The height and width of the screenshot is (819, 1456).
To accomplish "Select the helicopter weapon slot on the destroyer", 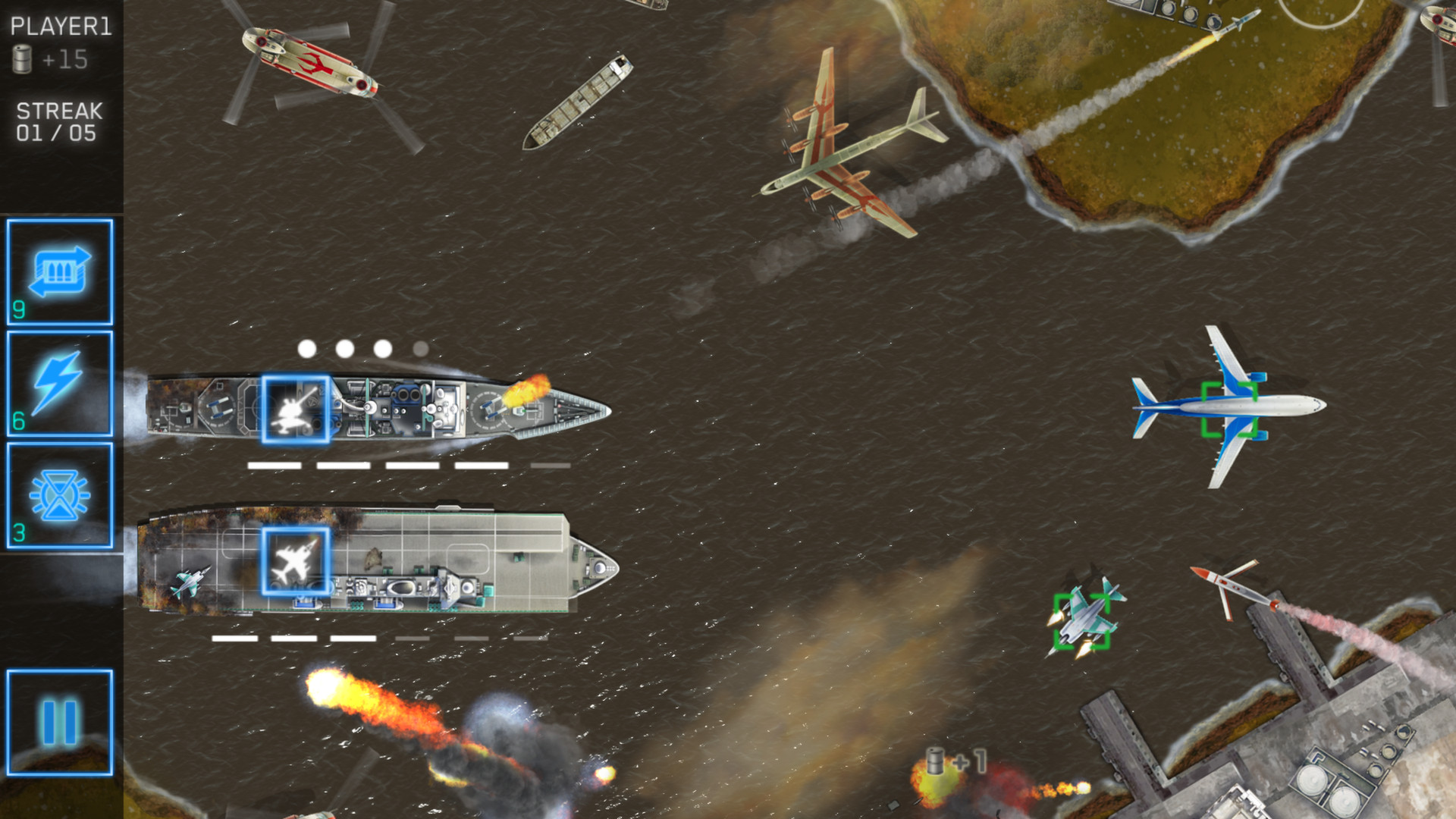I will pos(297,408).
